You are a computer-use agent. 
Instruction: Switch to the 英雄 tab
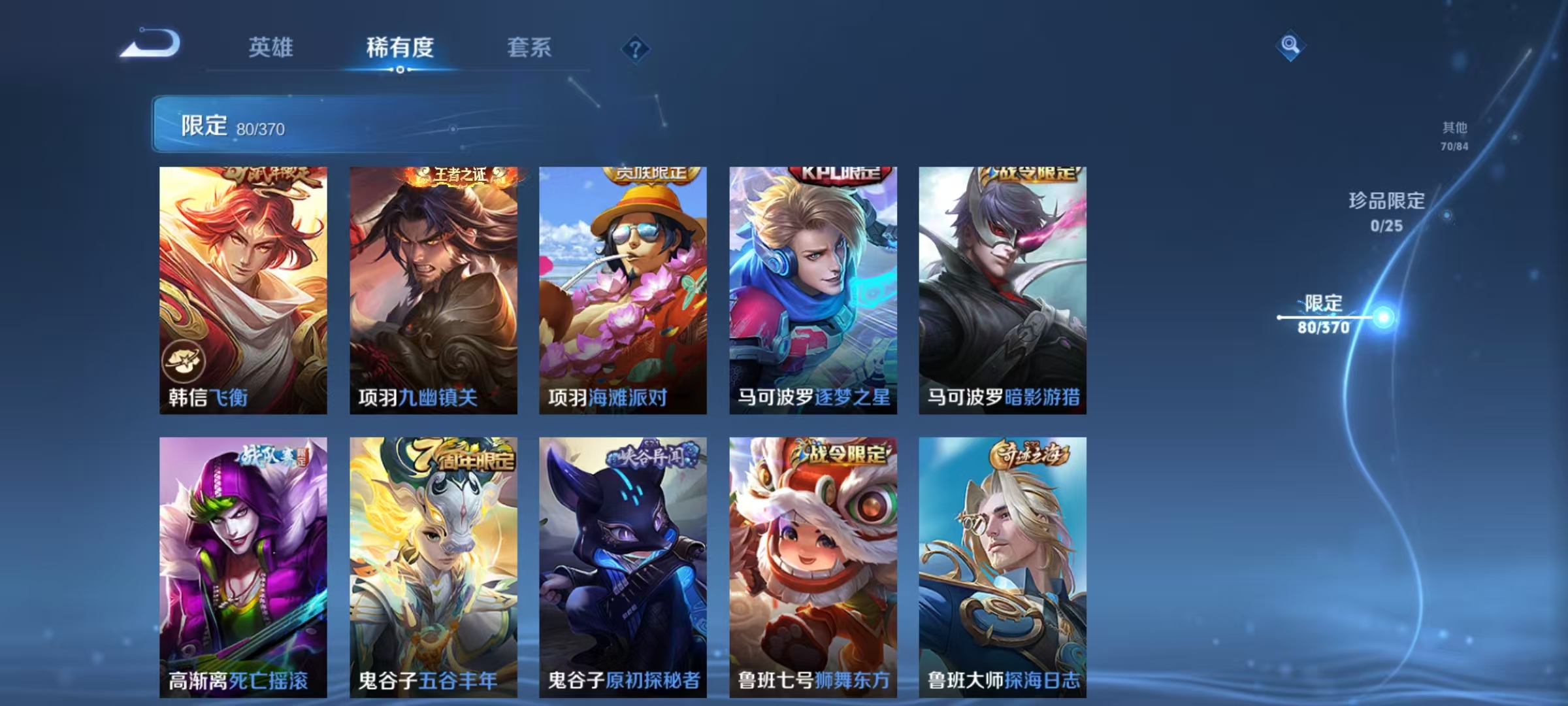271,47
